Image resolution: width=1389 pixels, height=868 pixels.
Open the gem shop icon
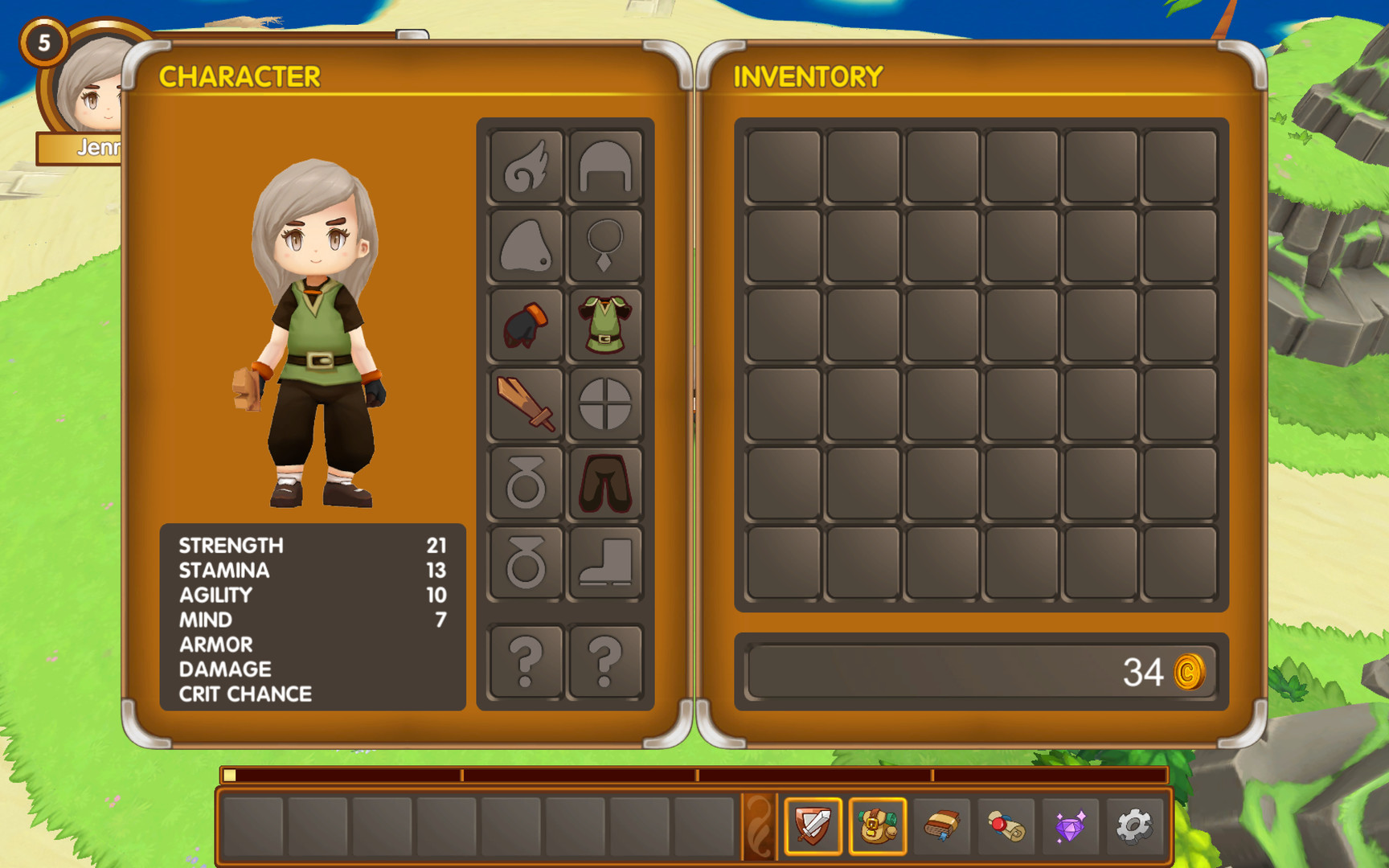[x=1071, y=825]
